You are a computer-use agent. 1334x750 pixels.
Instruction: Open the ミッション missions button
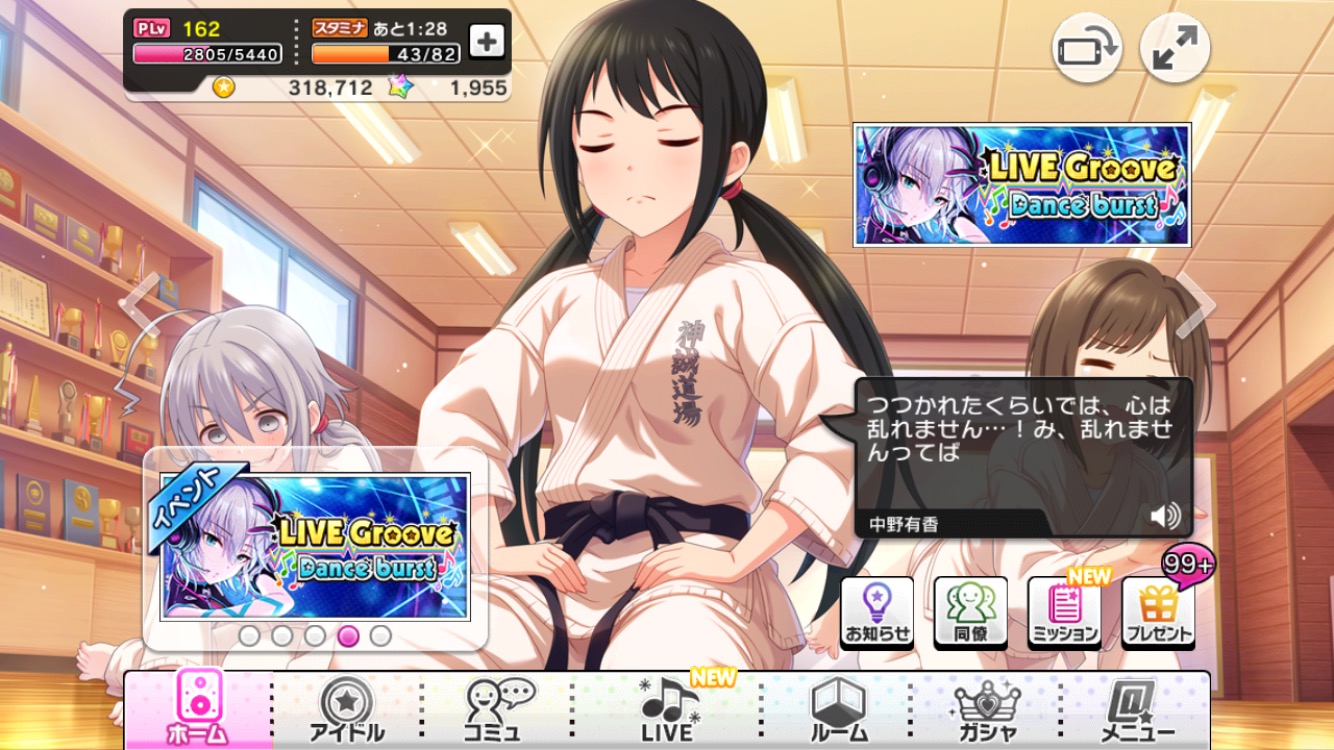[x=1064, y=612]
